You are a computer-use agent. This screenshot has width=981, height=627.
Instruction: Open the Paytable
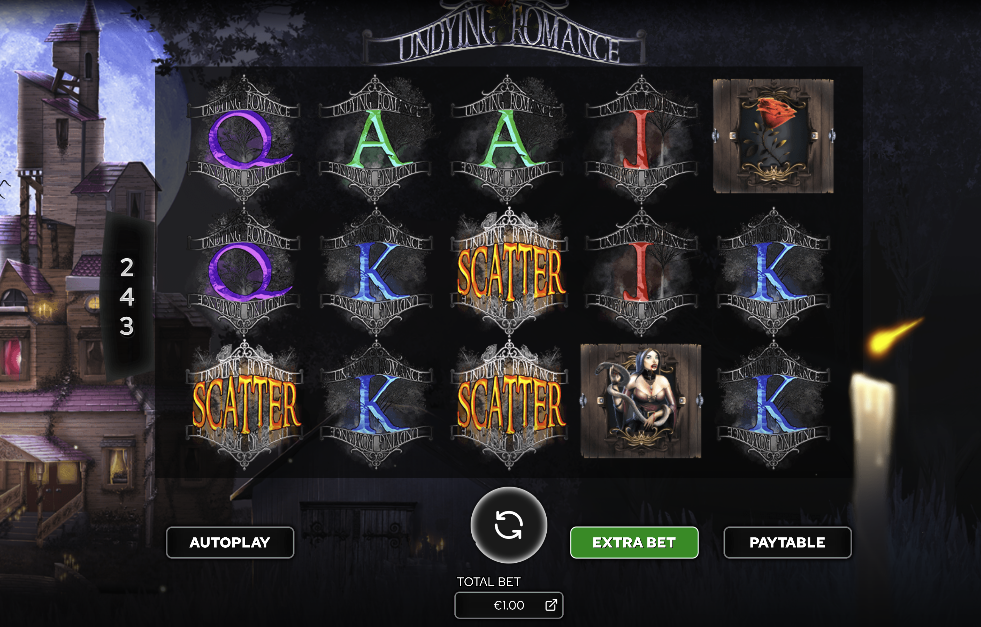tap(787, 542)
